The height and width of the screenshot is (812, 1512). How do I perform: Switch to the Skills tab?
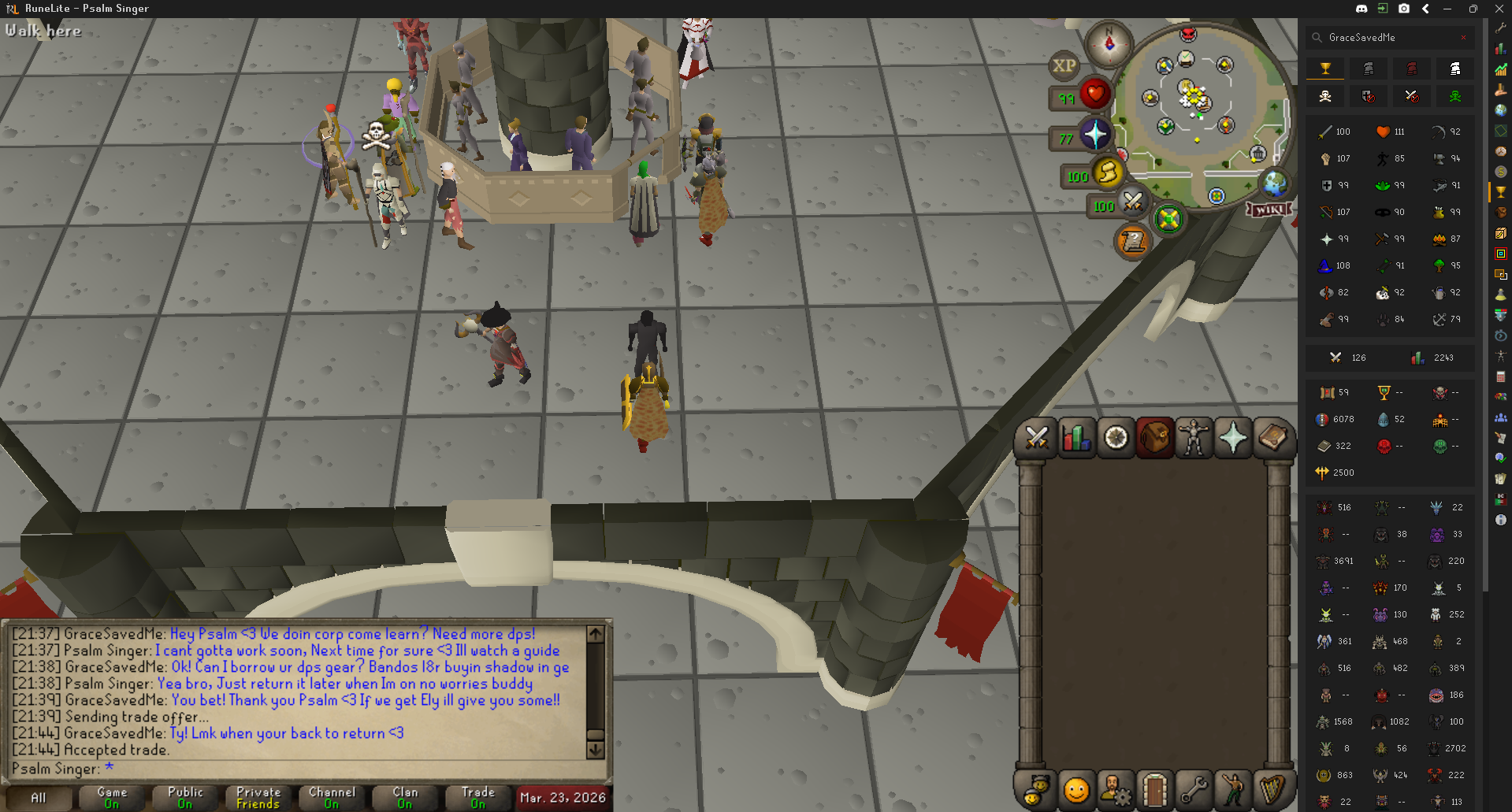(x=1076, y=439)
